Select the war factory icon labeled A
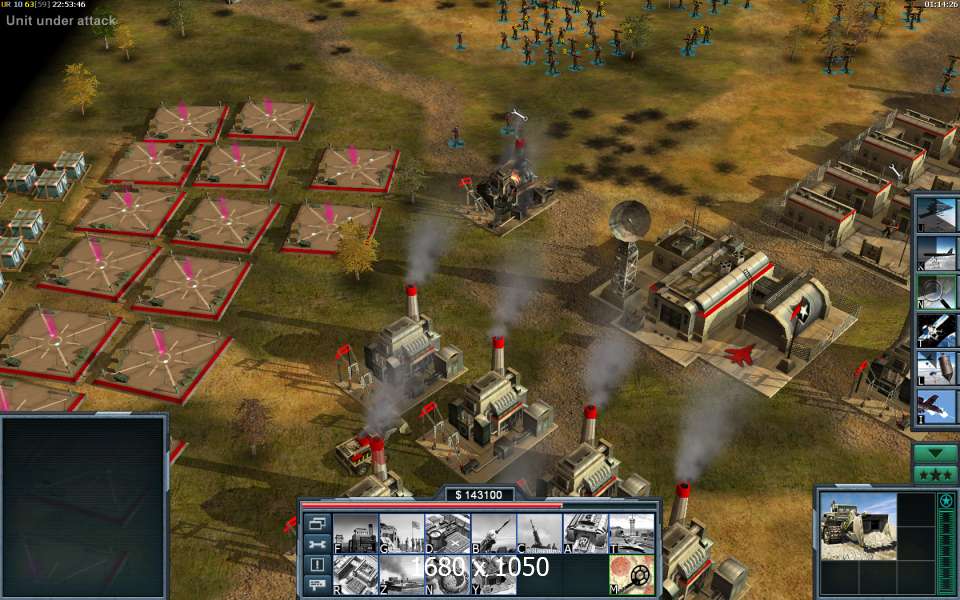960x600 pixels. 586,533
